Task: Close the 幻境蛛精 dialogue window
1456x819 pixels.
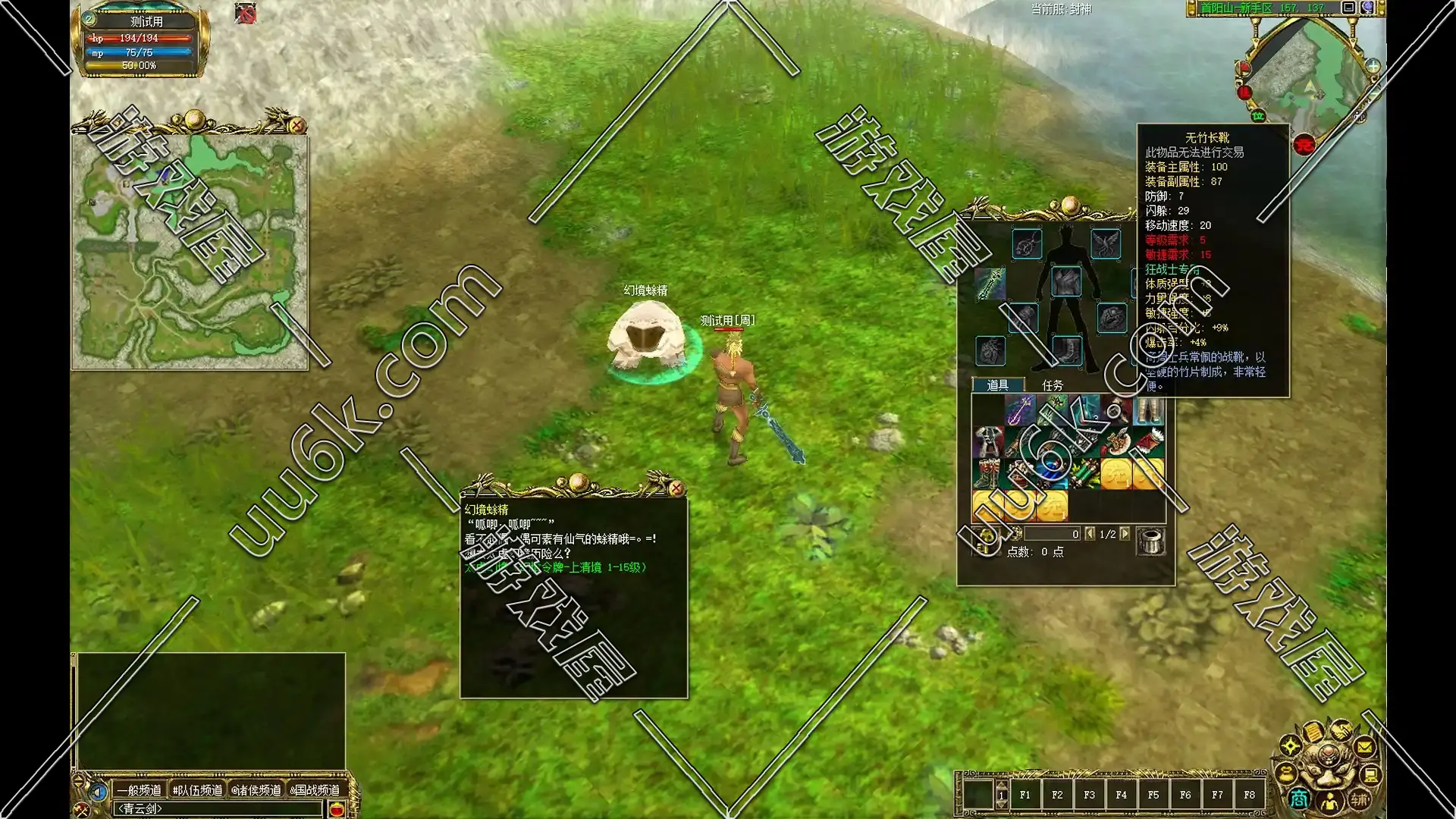Action: click(676, 488)
